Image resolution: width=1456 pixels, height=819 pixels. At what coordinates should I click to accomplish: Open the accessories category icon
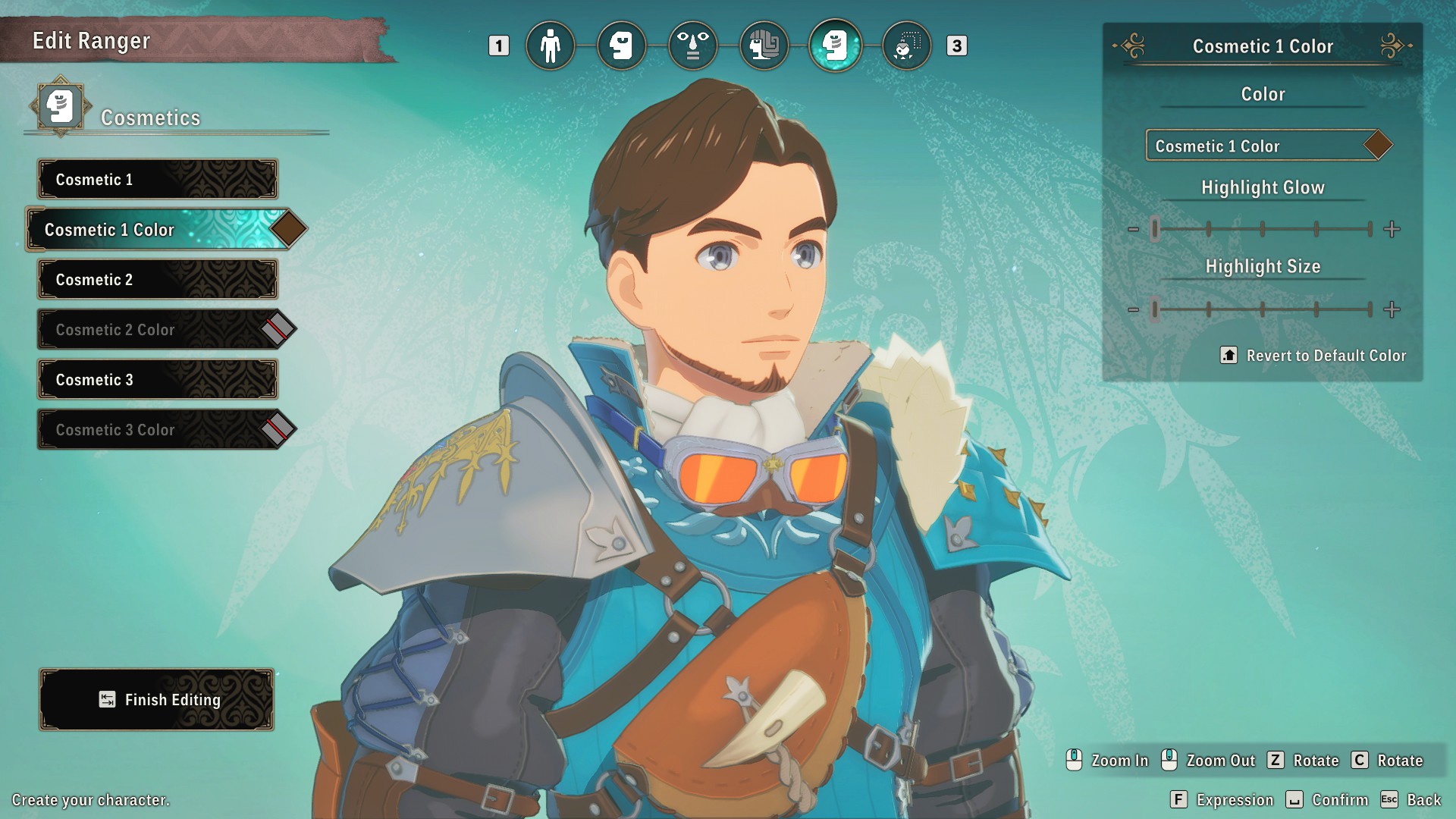(x=907, y=45)
